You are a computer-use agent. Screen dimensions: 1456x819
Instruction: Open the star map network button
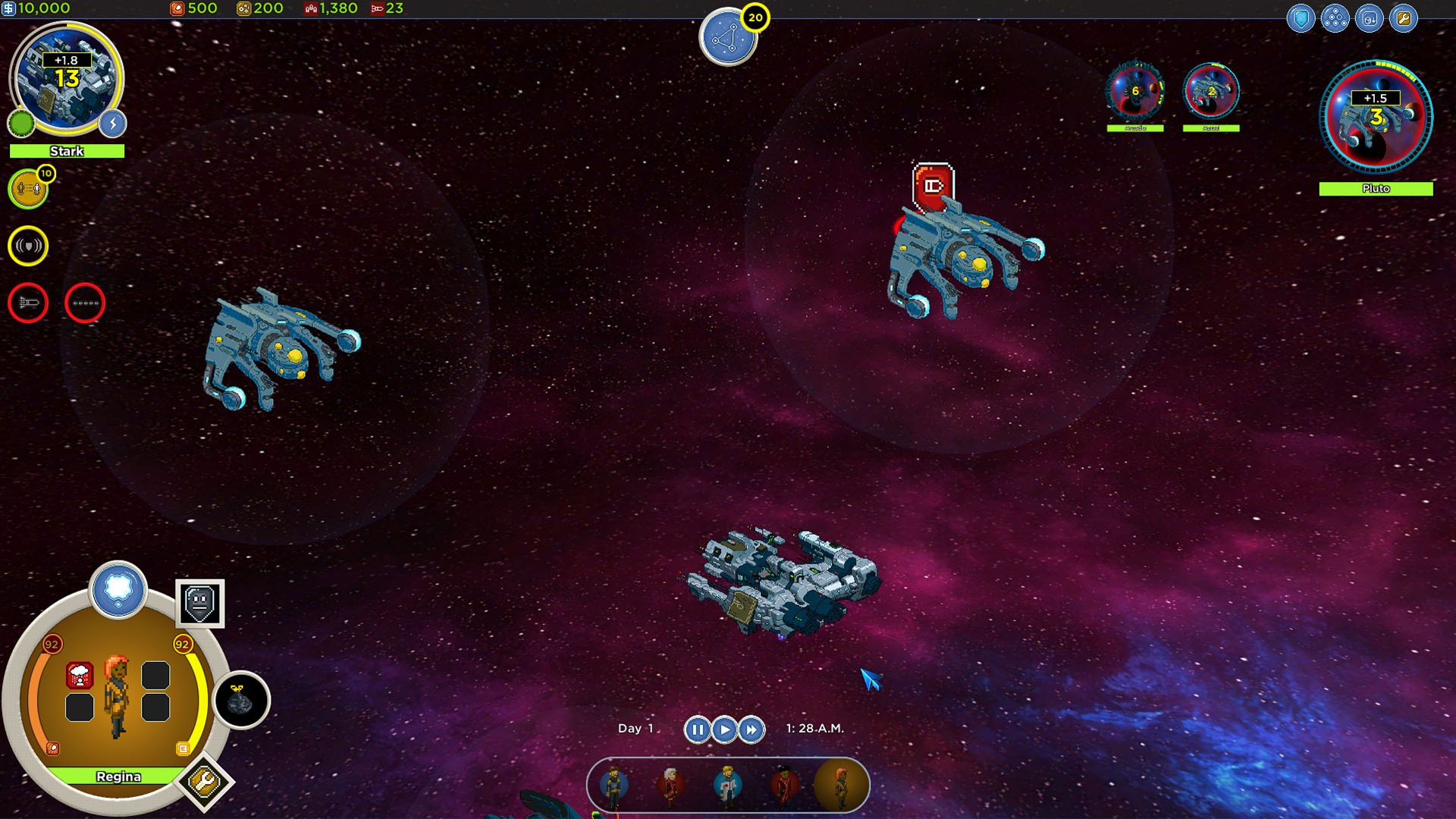[727, 38]
